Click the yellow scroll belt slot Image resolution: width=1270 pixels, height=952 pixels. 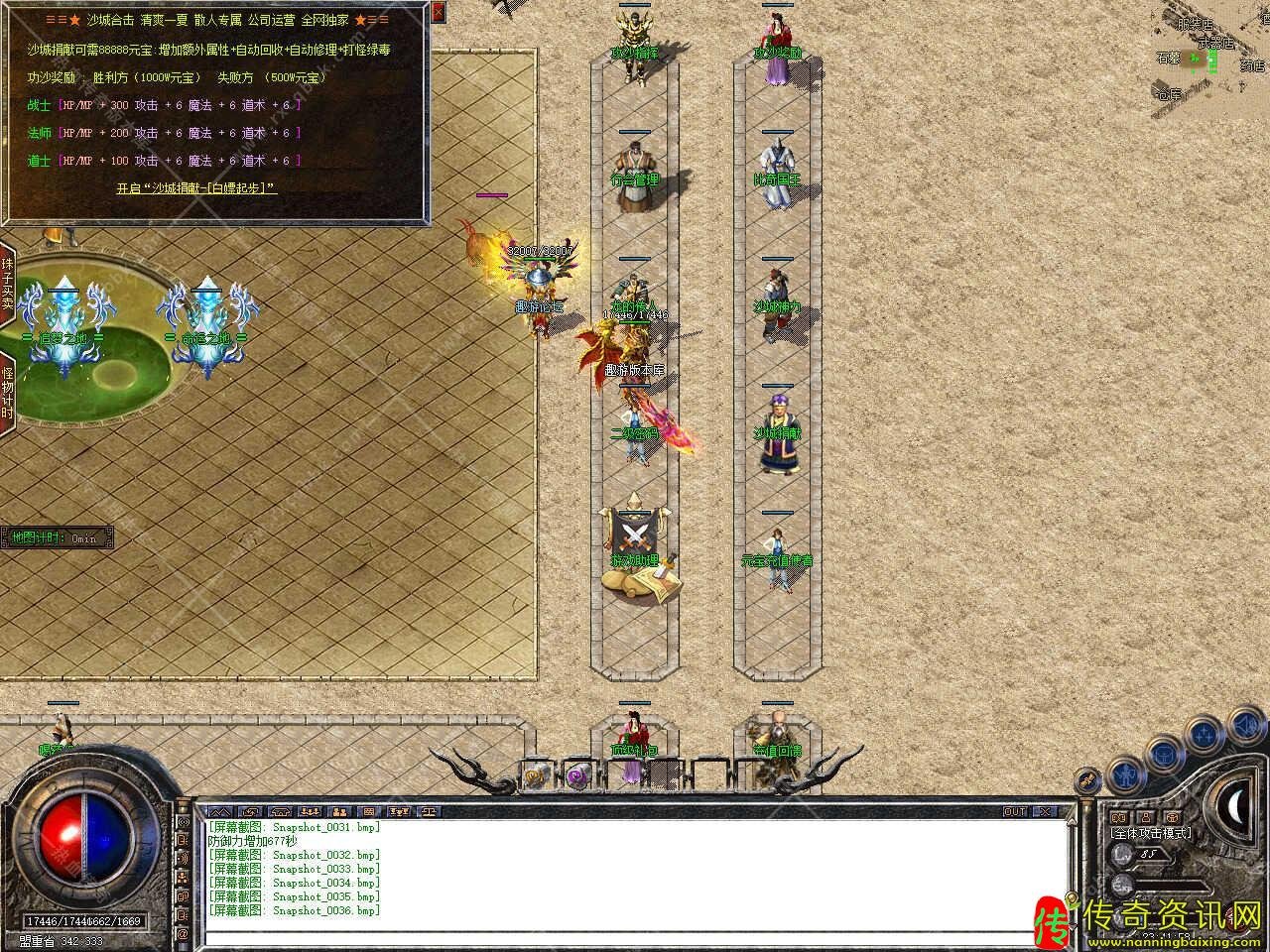coord(536,774)
